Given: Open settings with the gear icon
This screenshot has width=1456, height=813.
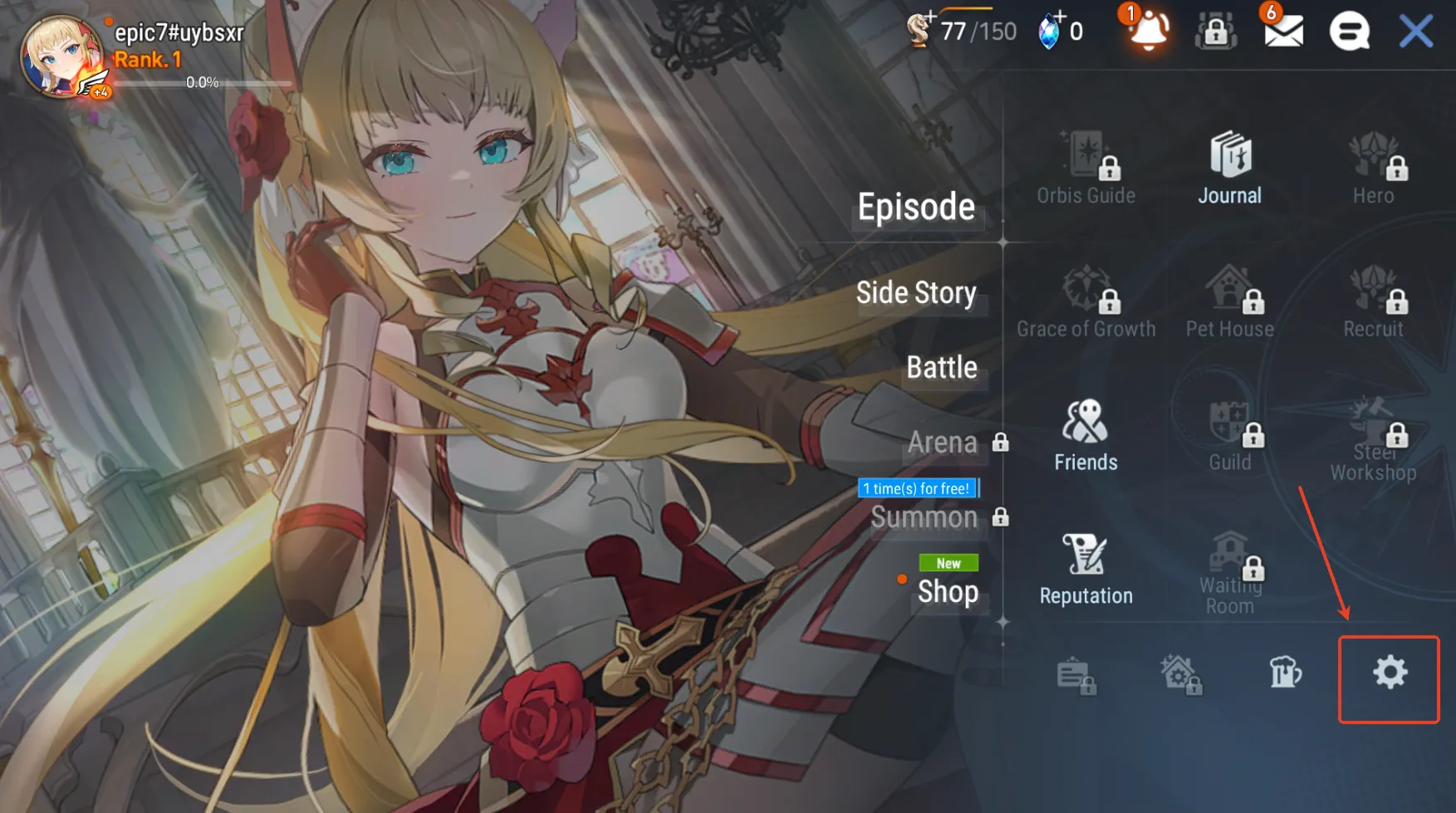Looking at the screenshot, I should (x=1390, y=673).
